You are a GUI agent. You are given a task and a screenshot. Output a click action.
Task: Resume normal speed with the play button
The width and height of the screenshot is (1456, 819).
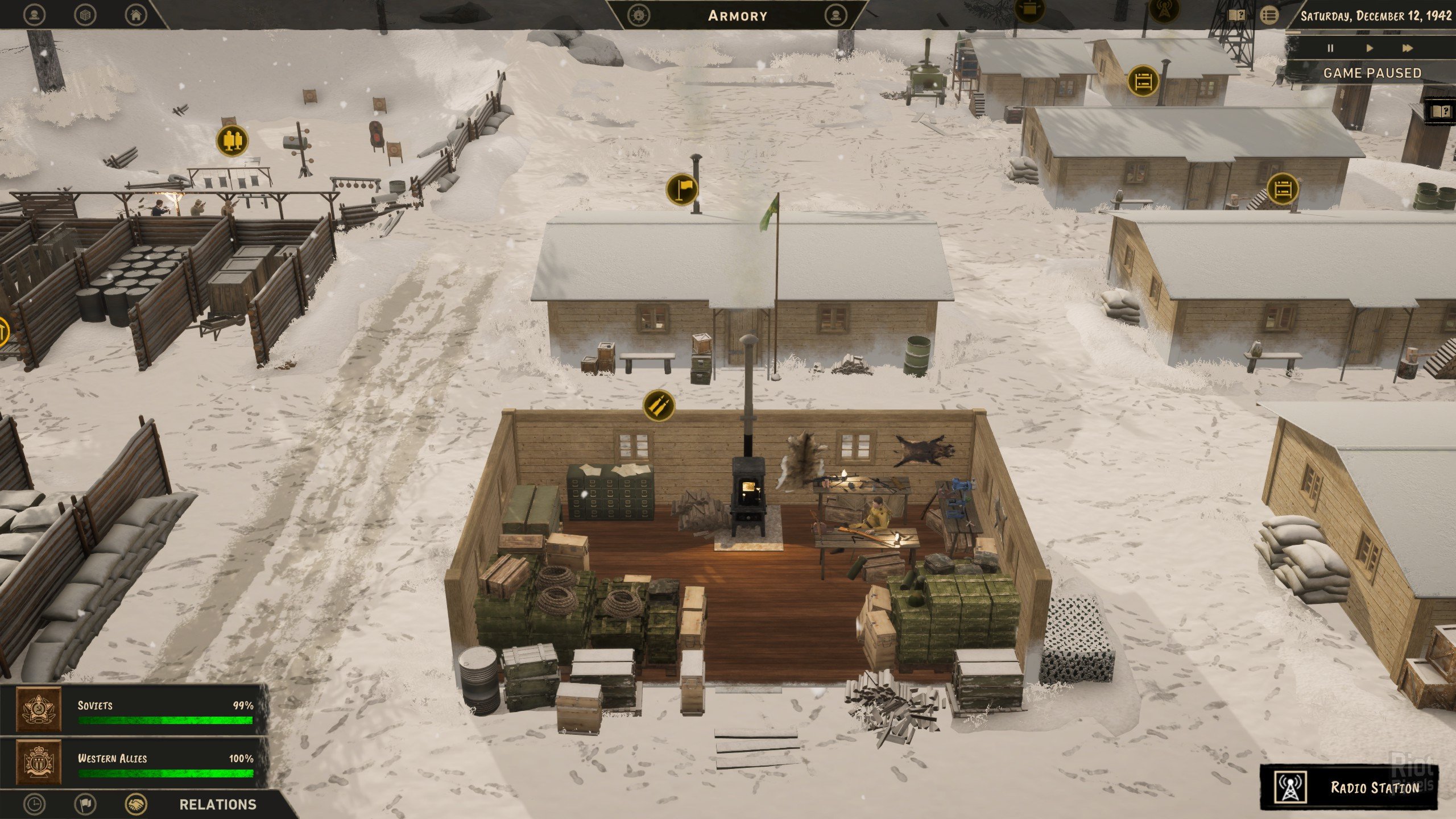click(1370, 48)
